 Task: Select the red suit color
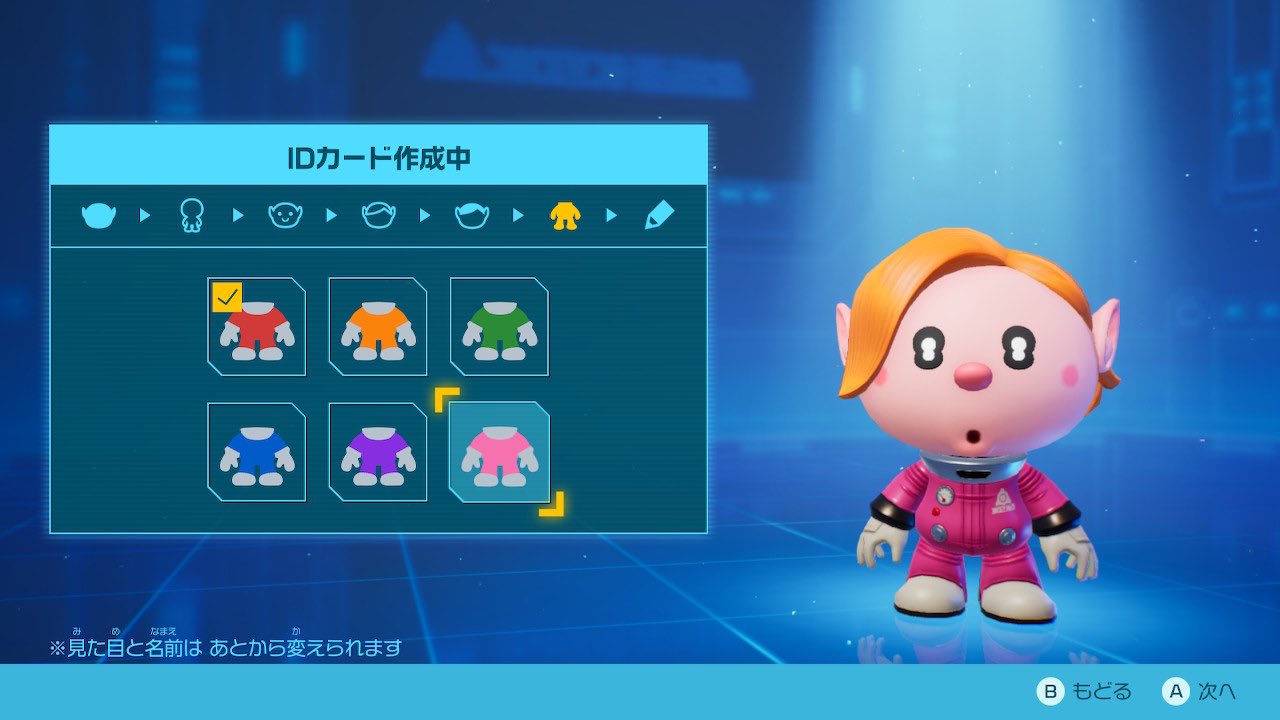tap(257, 327)
